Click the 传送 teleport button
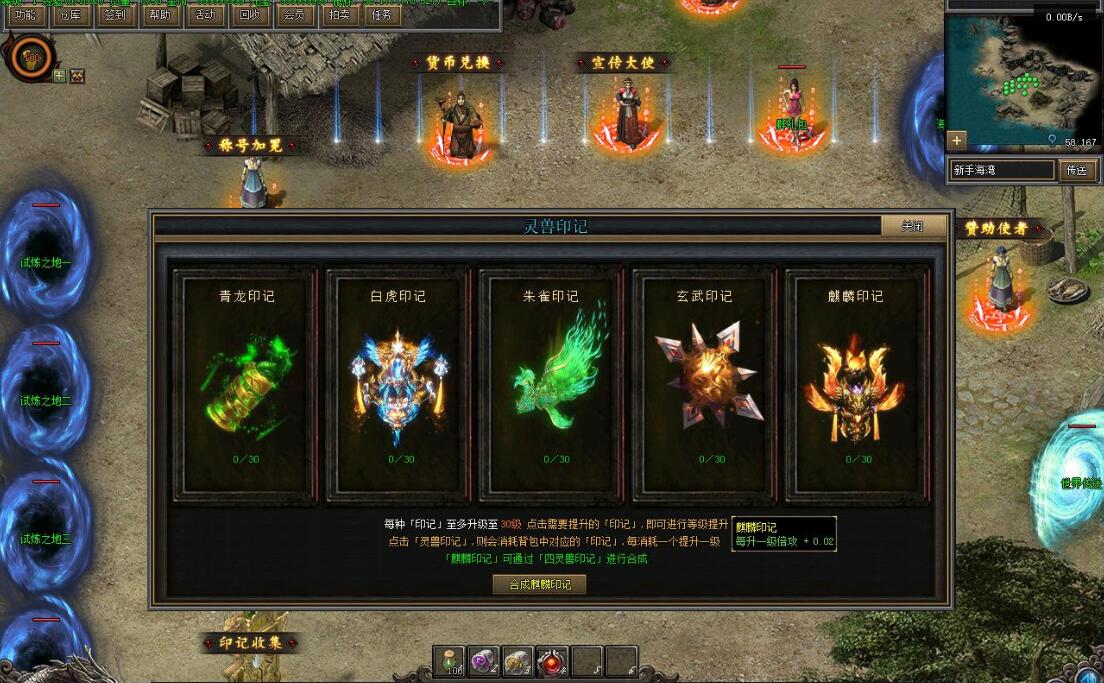 [x=1076, y=170]
